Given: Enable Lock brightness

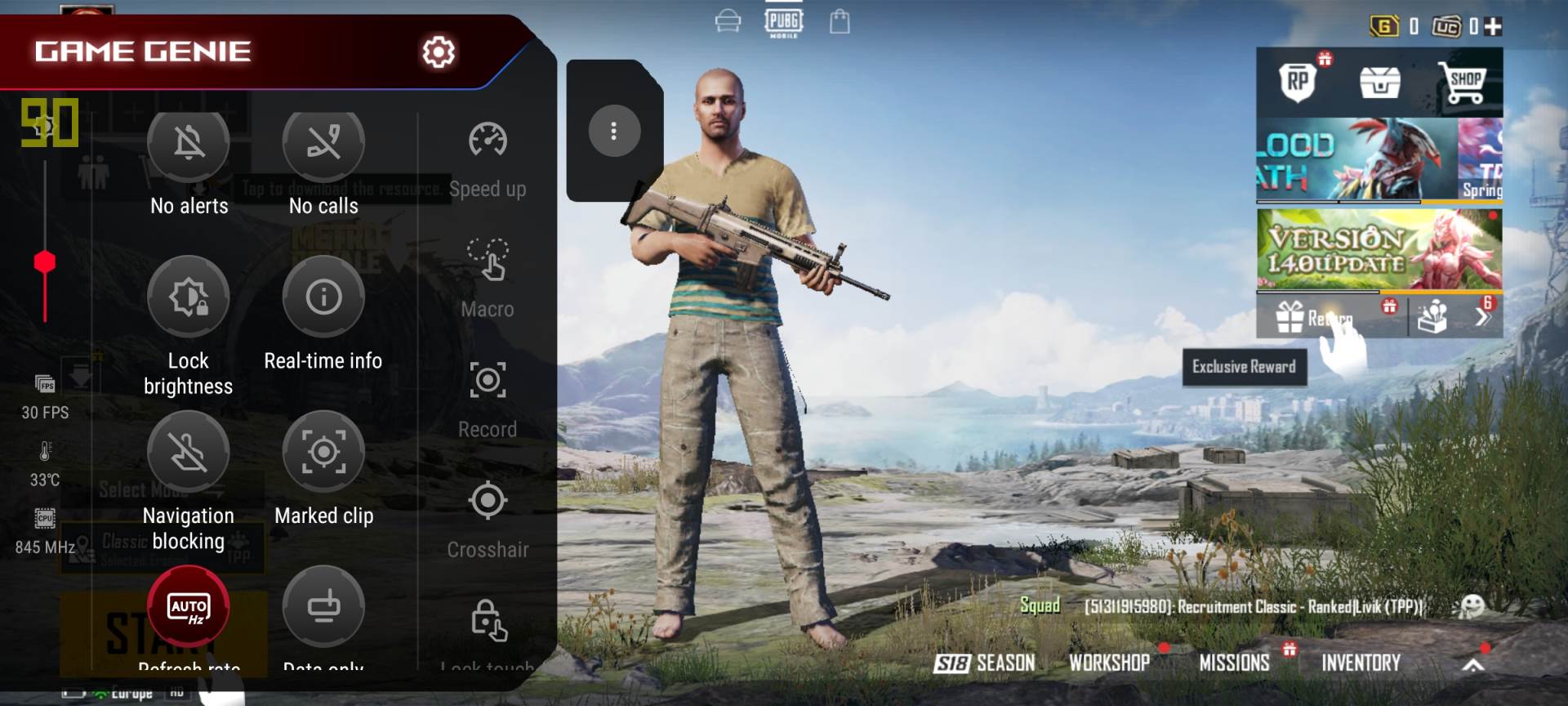Looking at the screenshot, I should pyautogui.click(x=189, y=297).
